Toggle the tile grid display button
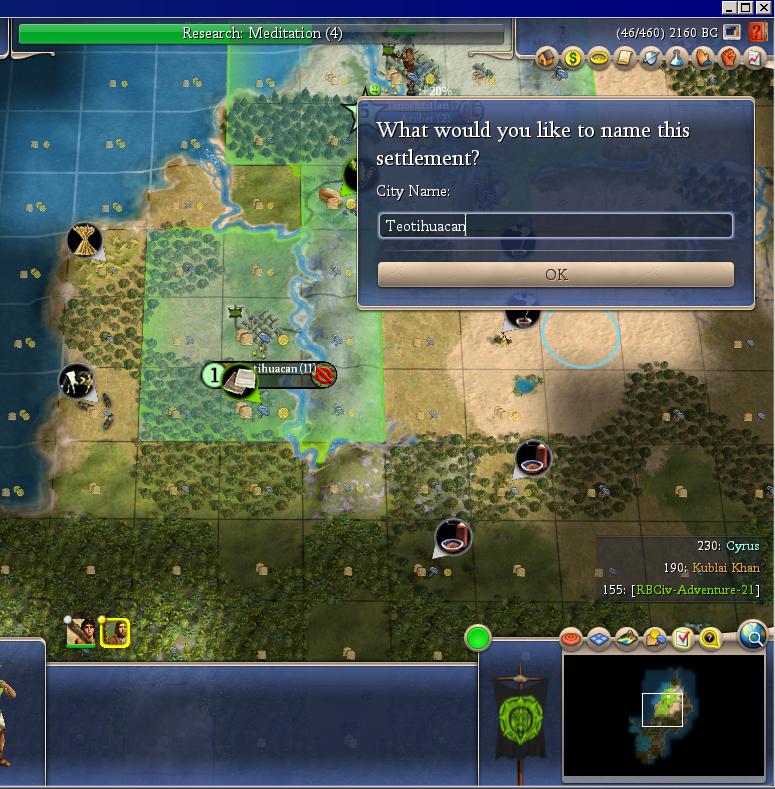 (x=600, y=638)
